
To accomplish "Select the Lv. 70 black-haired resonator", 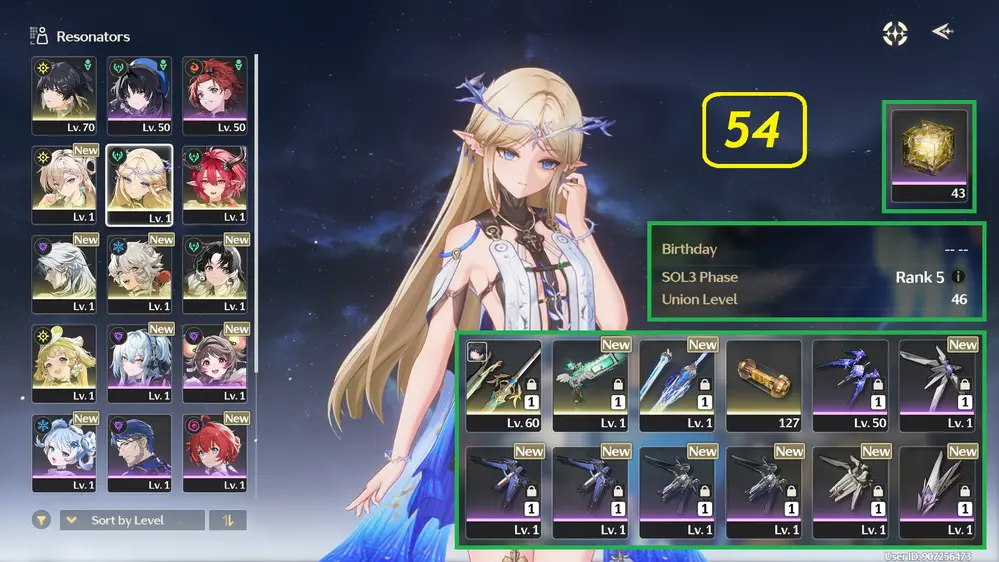I will (64, 94).
